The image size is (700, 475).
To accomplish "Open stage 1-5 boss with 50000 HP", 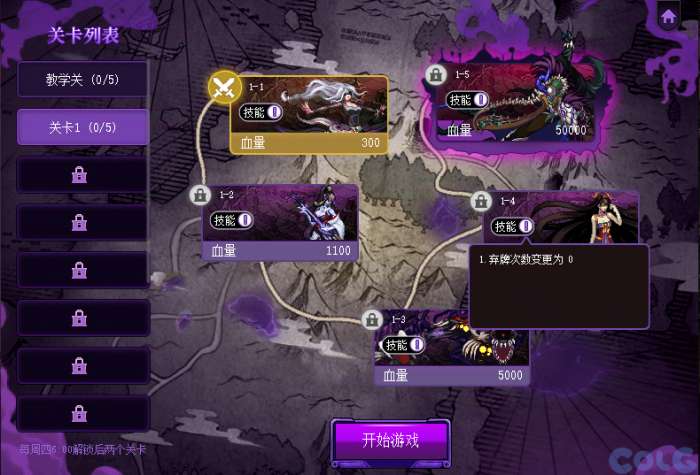I will coord(517,102).
